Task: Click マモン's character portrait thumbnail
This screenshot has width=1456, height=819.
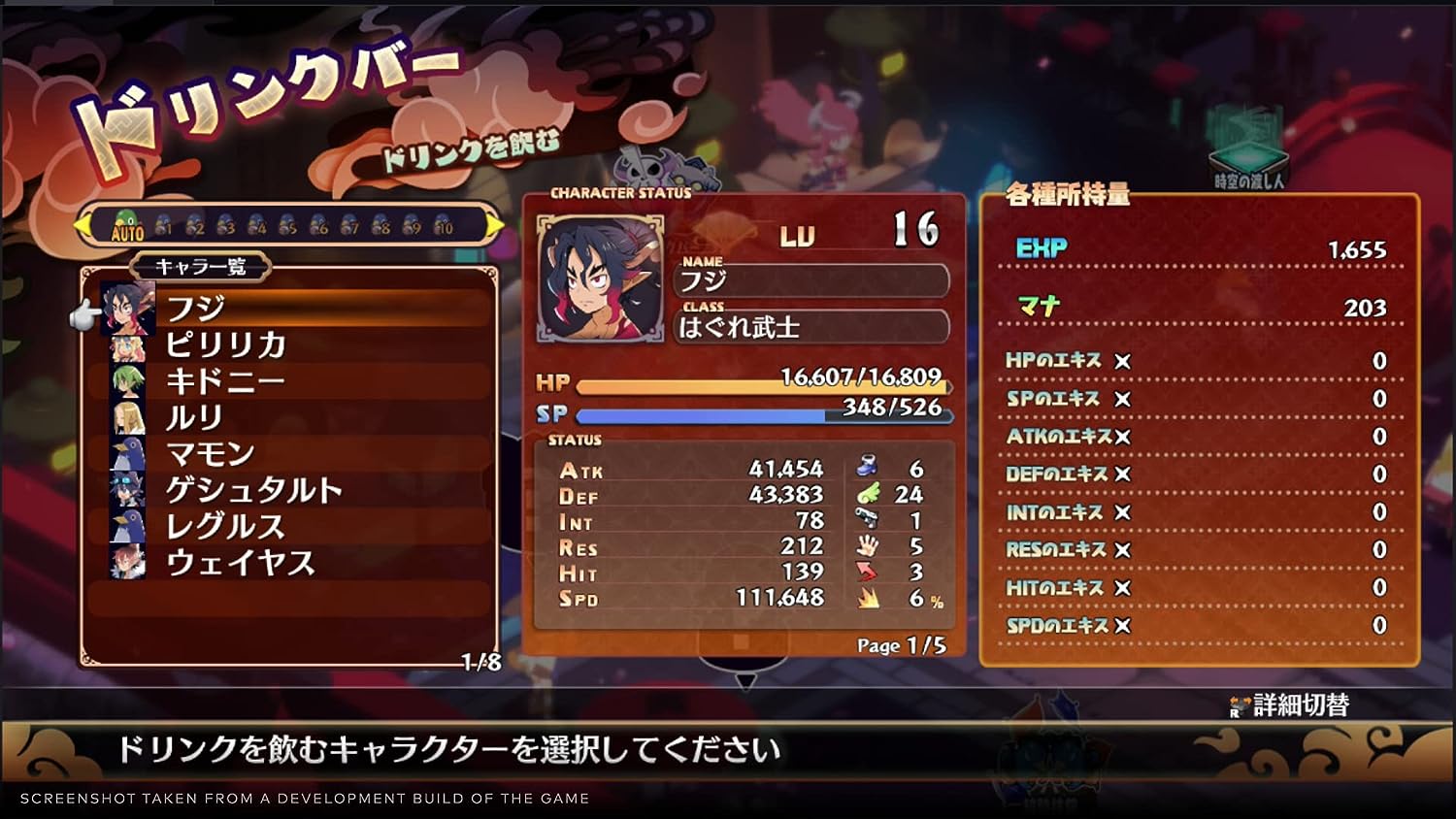Action: click(x=125, y=452)
